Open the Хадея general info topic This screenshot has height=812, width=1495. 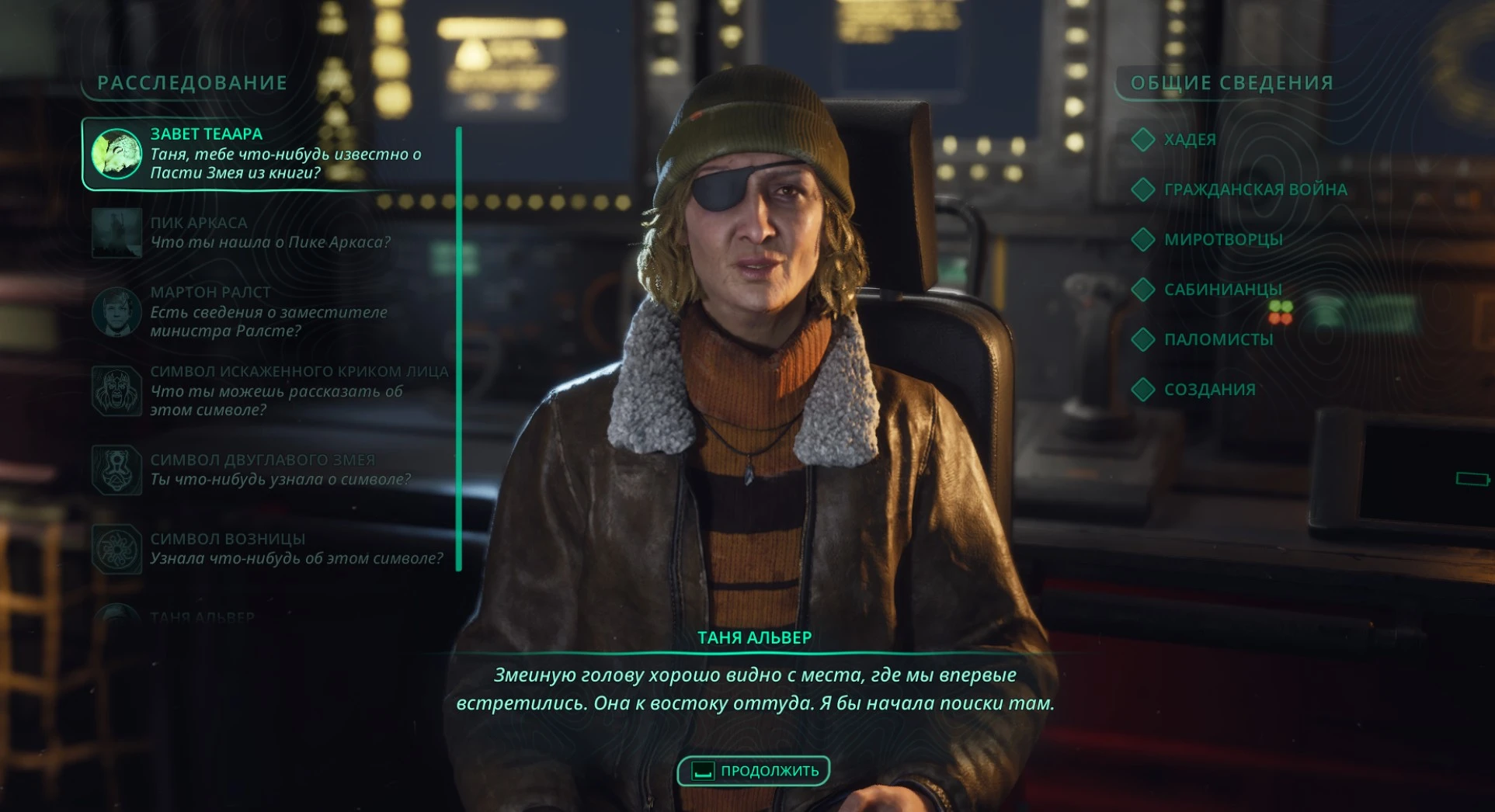coord(1188,140)
